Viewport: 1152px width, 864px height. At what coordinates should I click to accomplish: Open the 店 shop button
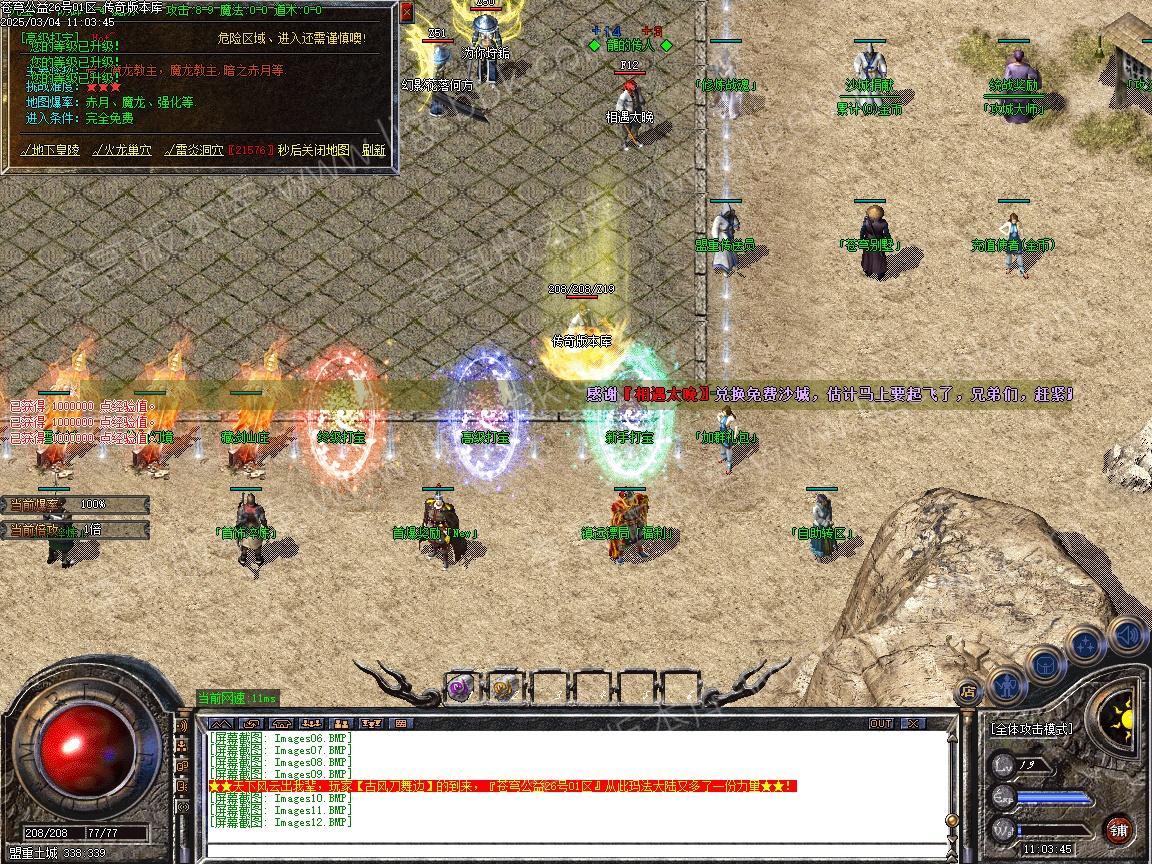pyautogui.click(x=968, y=691)
